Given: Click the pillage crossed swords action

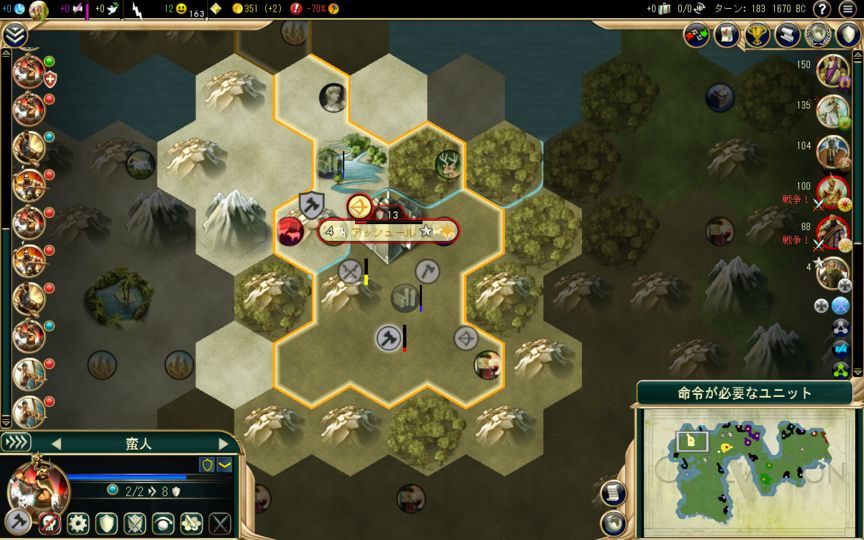Looking at the screenshot, I should pyautogui.click(x=219, y=523).
